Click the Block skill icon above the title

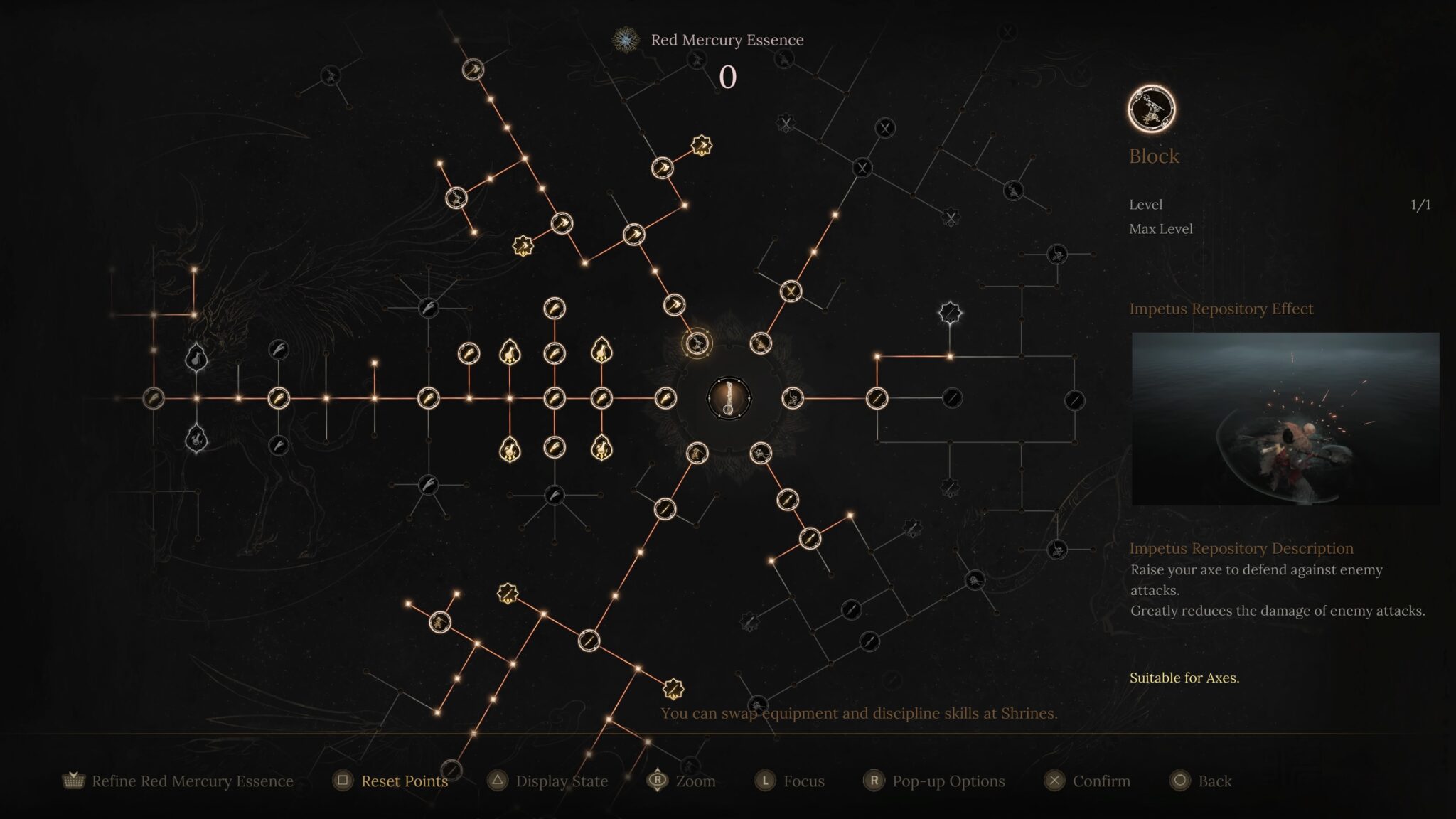(x=1151, y=109)
